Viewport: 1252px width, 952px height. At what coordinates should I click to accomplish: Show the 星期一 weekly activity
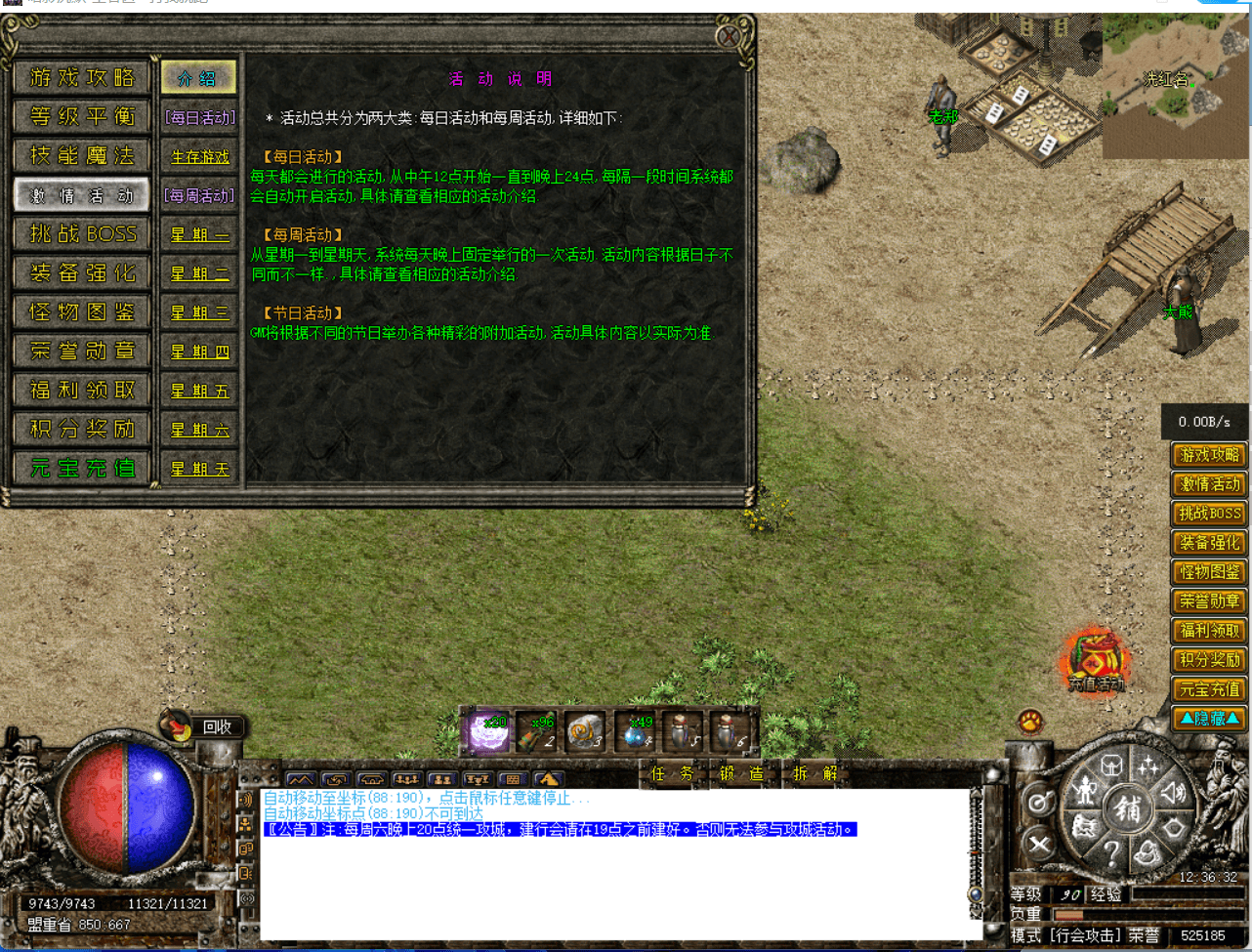pyautogui.click(x=199, y=234)
